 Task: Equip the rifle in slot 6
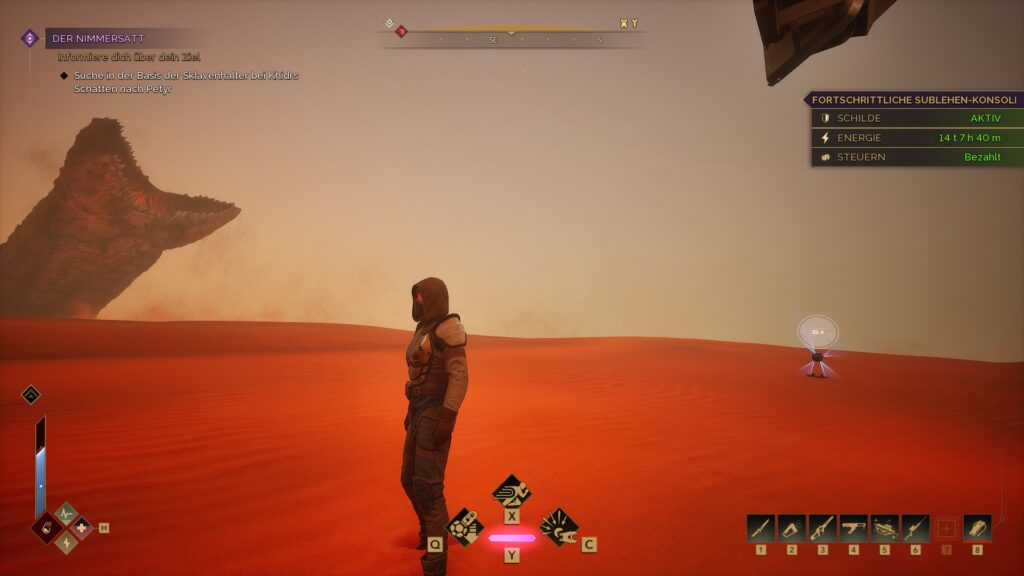click(916, 528)
